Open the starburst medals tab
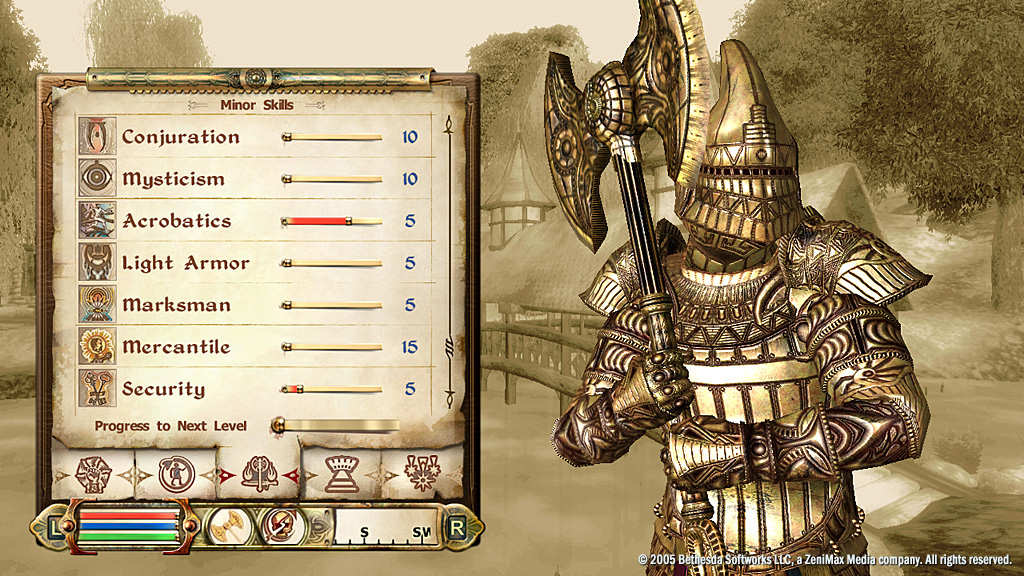The image size is (1024, 576). pos(422,473)
